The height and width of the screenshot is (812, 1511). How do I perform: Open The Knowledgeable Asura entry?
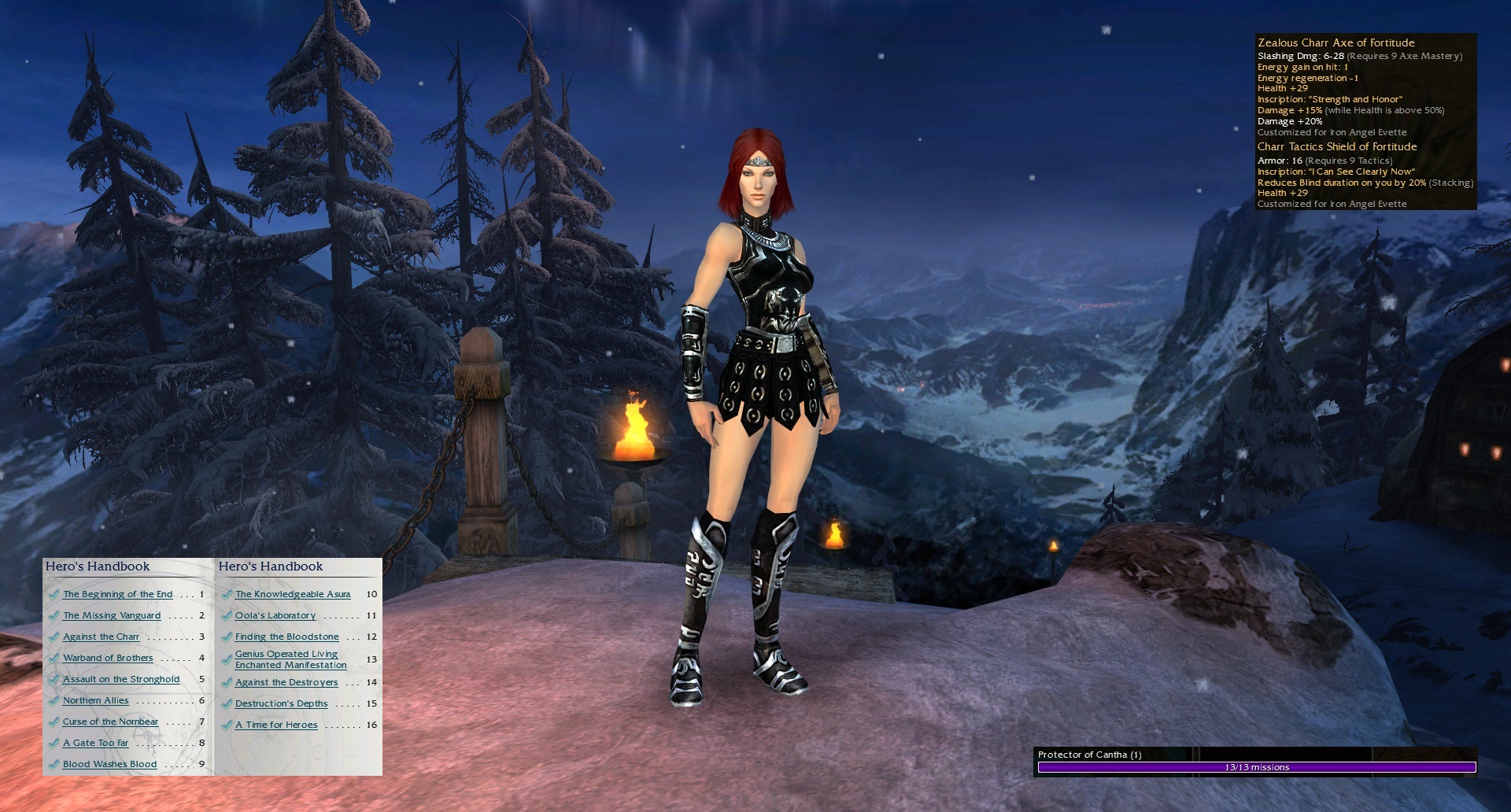(293, 594)
